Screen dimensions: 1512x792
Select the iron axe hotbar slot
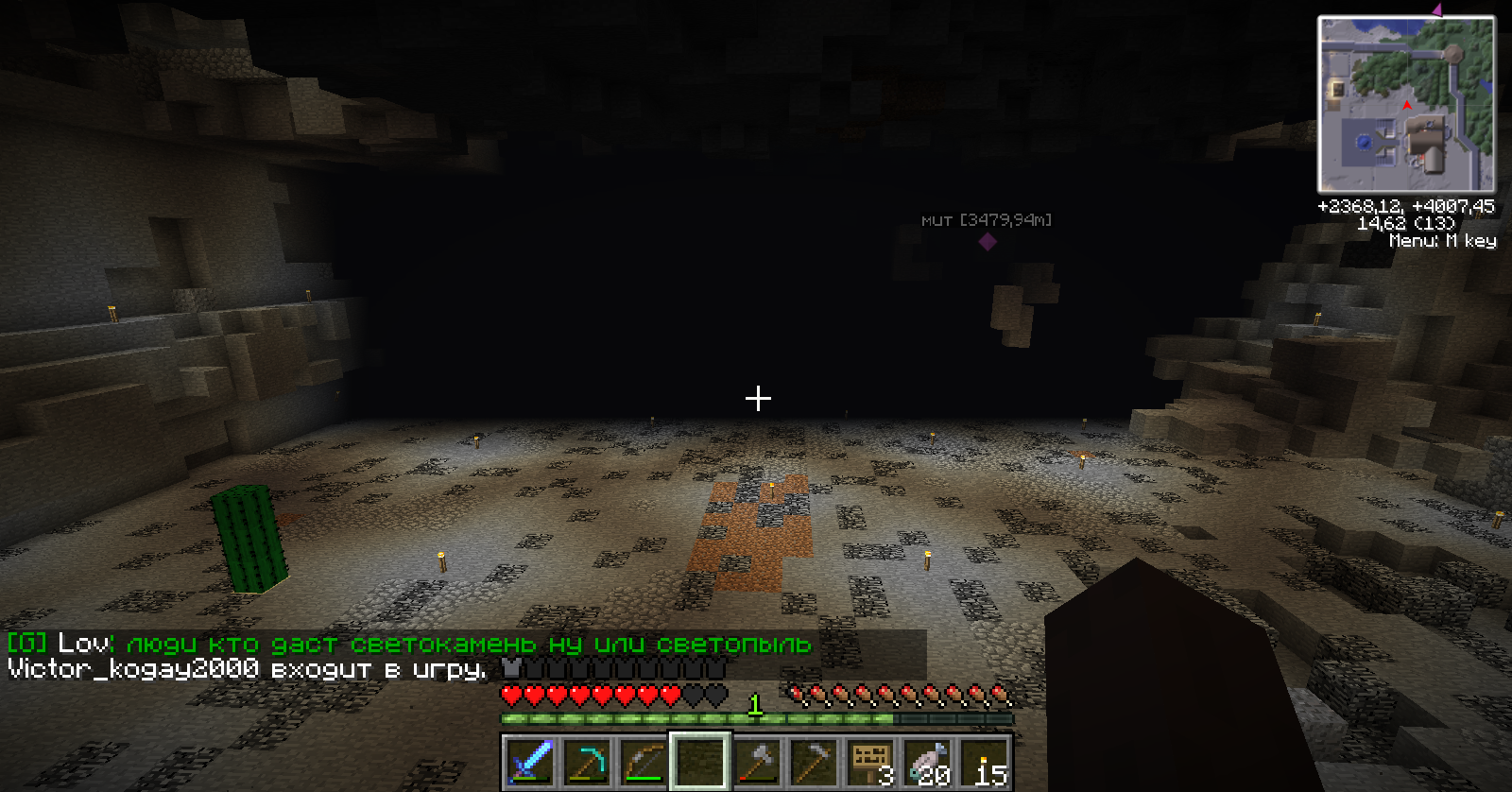pyautogui.click(x=757, y=760)
